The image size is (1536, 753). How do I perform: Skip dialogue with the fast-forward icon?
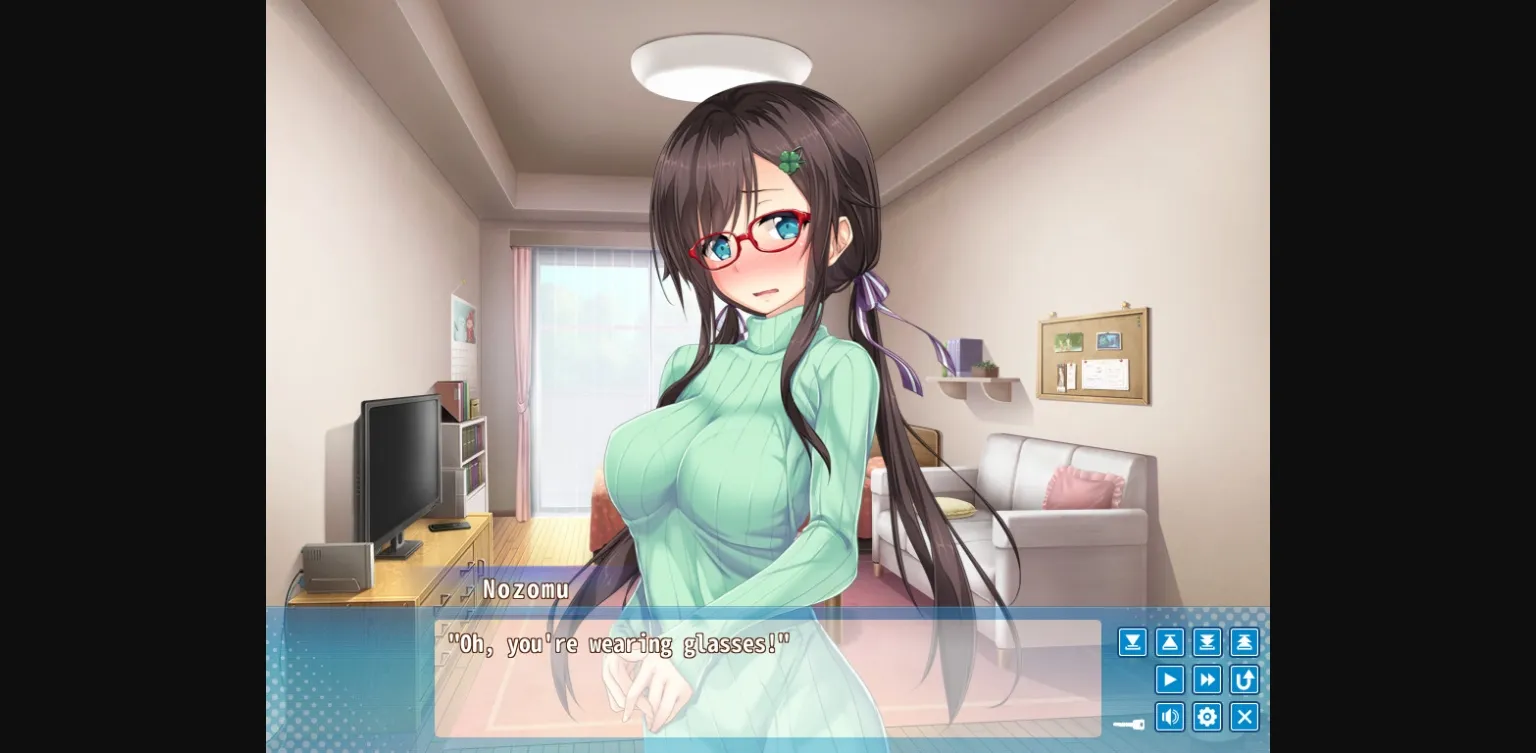[x=1207, y=680]
